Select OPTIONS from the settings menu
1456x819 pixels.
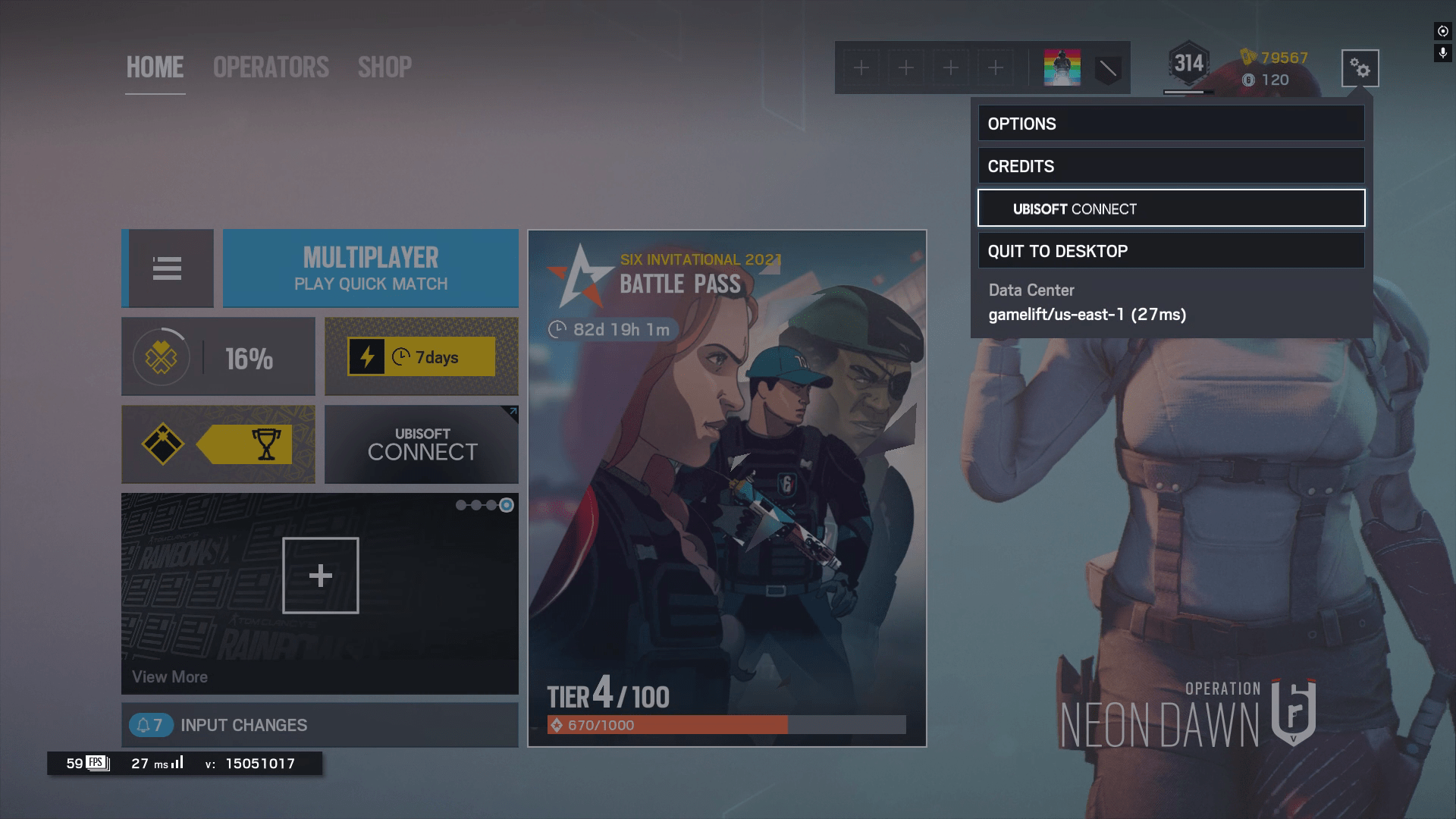1169,124
